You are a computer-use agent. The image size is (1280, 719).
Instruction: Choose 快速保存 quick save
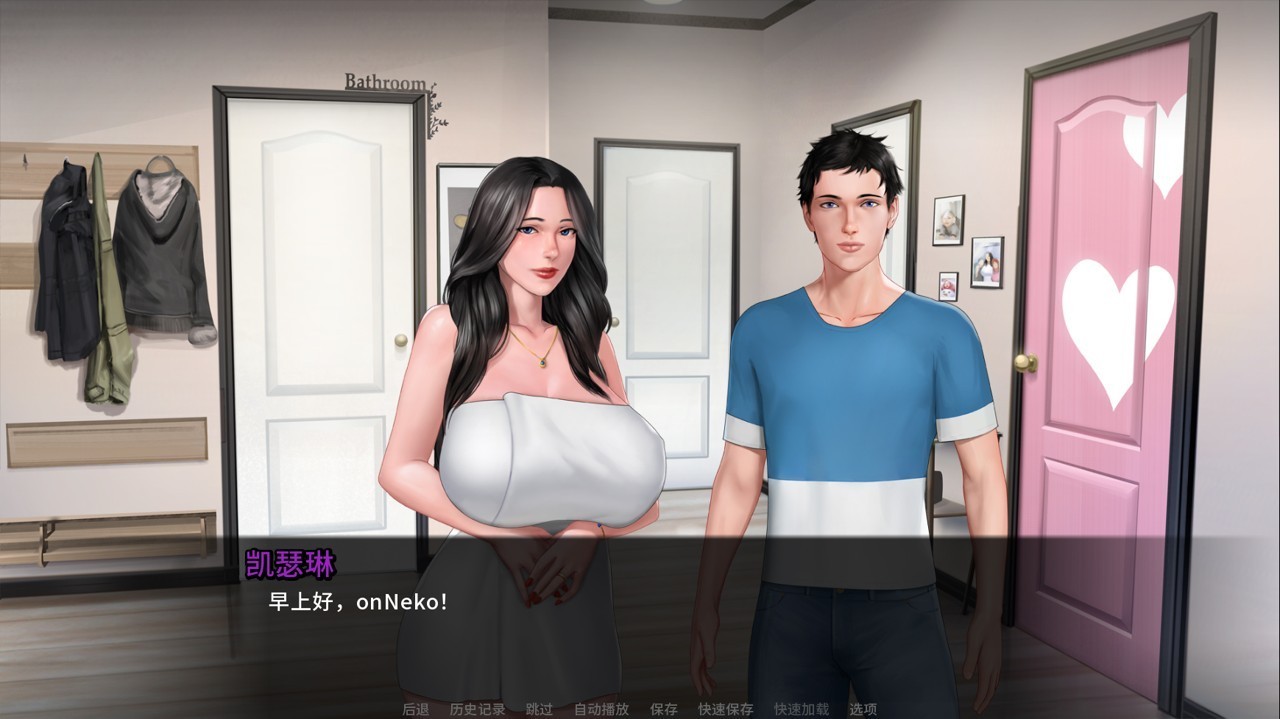pos(725,709)
